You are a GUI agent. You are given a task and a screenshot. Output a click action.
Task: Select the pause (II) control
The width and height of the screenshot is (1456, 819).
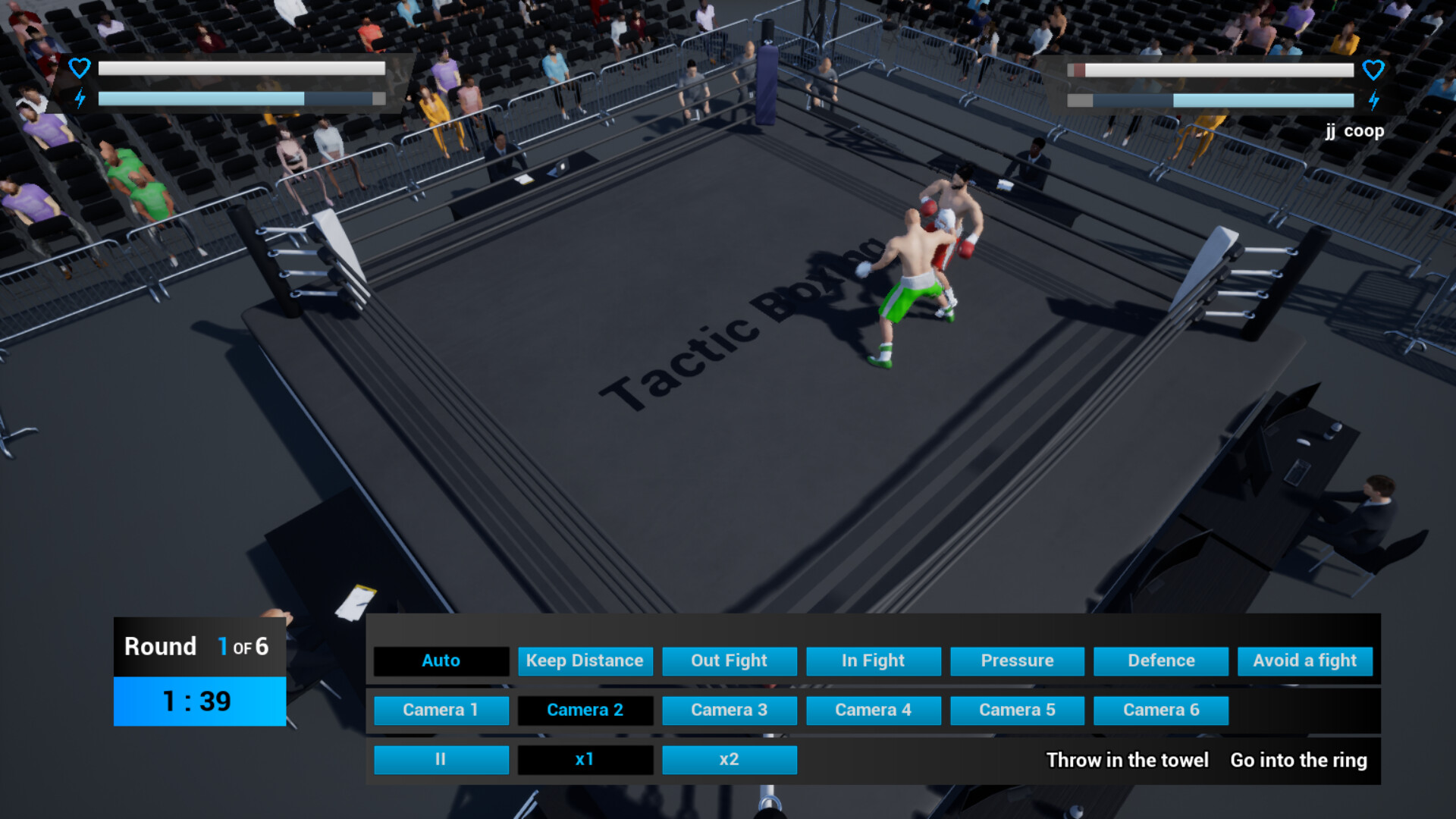(441, 759)
